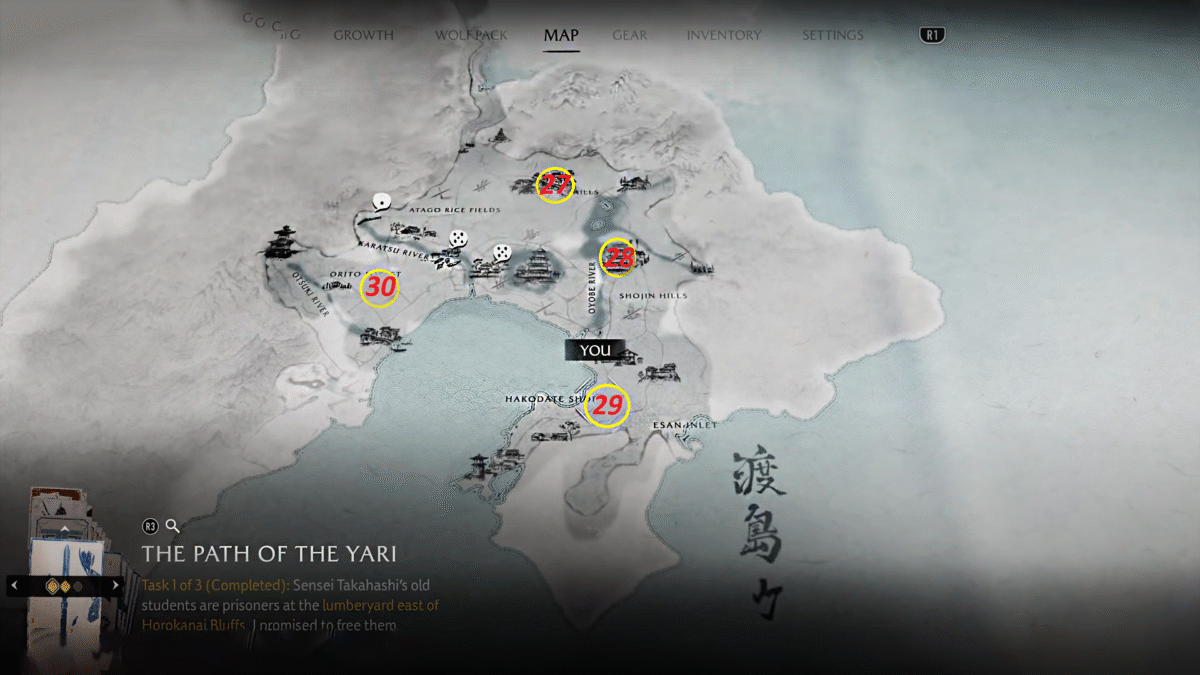The width and height of the screenshot is (1200, 675).
Task: Open the Inventory tab
Action: [x=723, y=35]
